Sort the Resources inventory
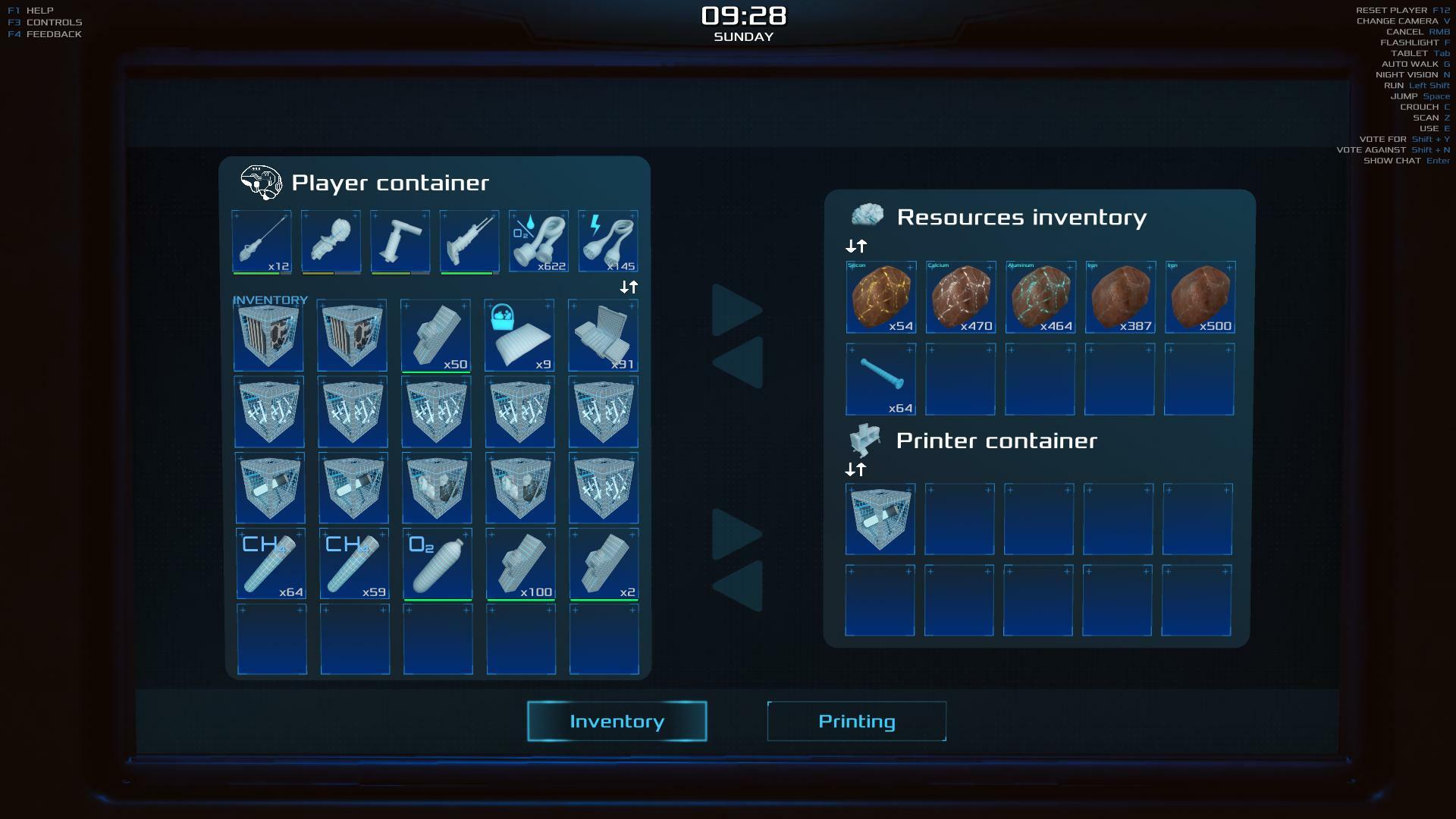The width and height of the screenshot is (1456, 819). 856,246
